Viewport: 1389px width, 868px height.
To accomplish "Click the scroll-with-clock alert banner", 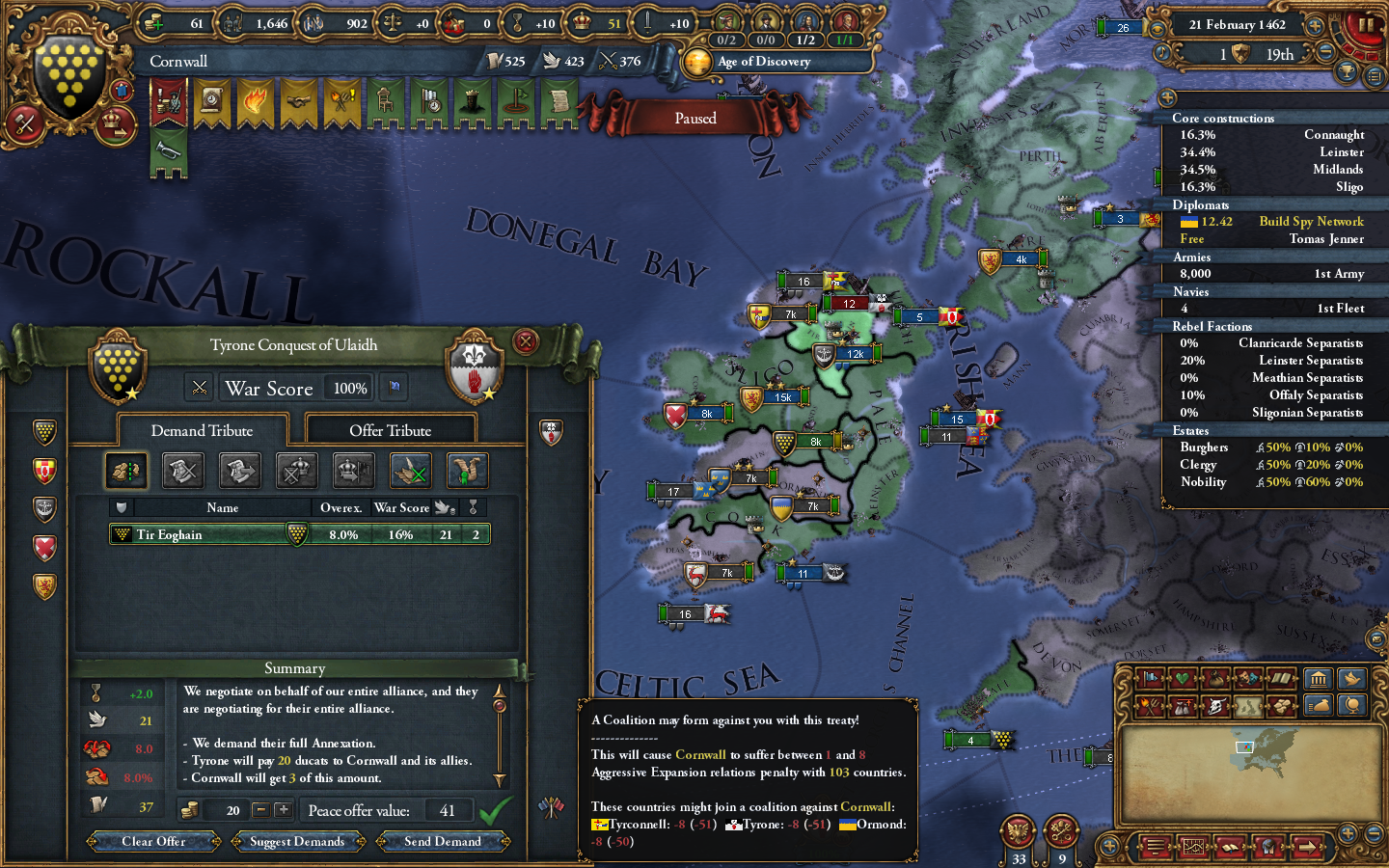I will tap(212, 101).
